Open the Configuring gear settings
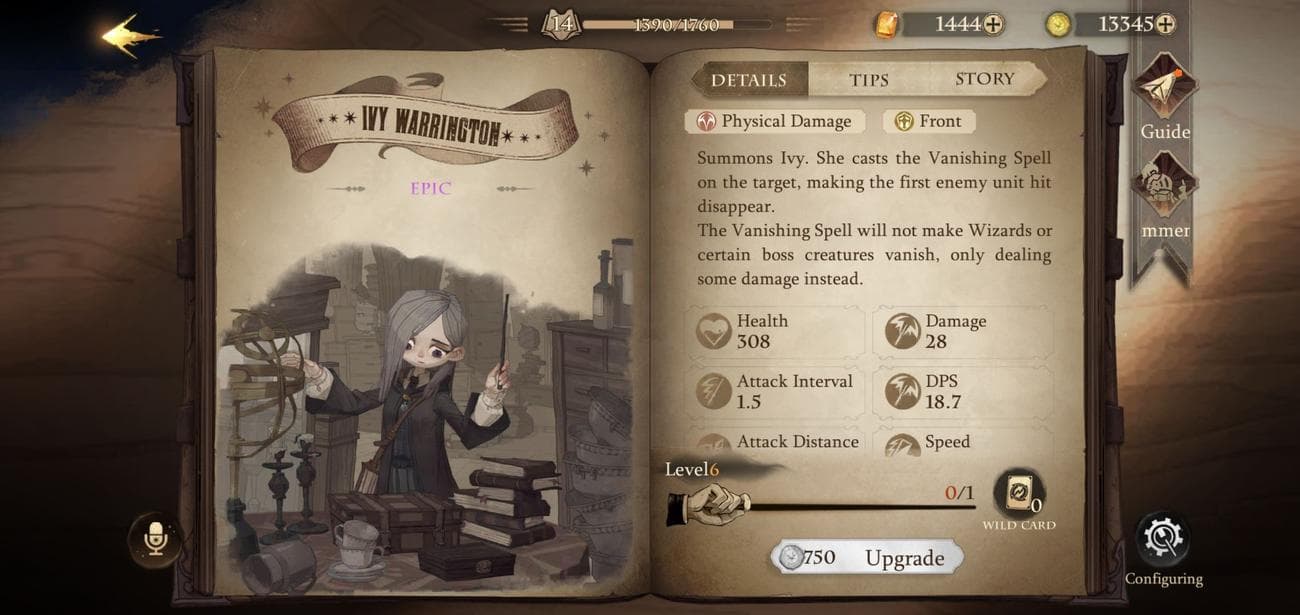Screen dimensions: 1300x615 click(1162, 541)
